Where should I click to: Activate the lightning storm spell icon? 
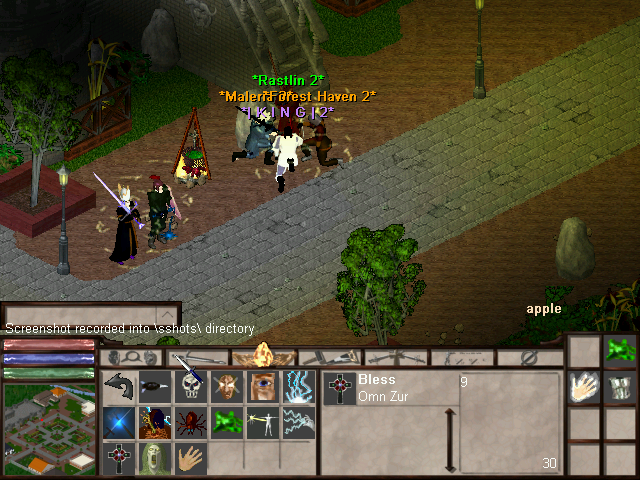298,387
